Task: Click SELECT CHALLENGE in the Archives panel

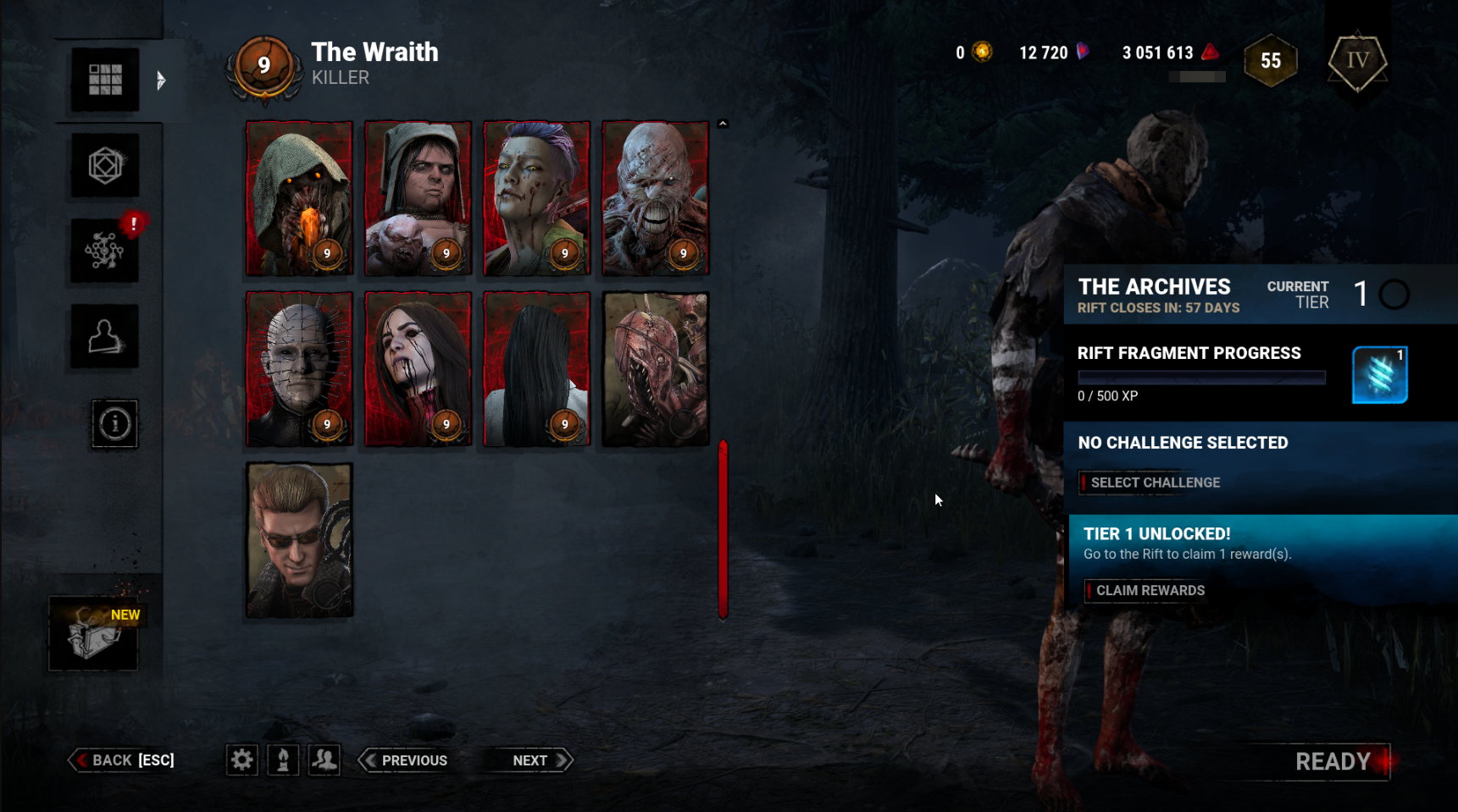Action: (1153, 483)
